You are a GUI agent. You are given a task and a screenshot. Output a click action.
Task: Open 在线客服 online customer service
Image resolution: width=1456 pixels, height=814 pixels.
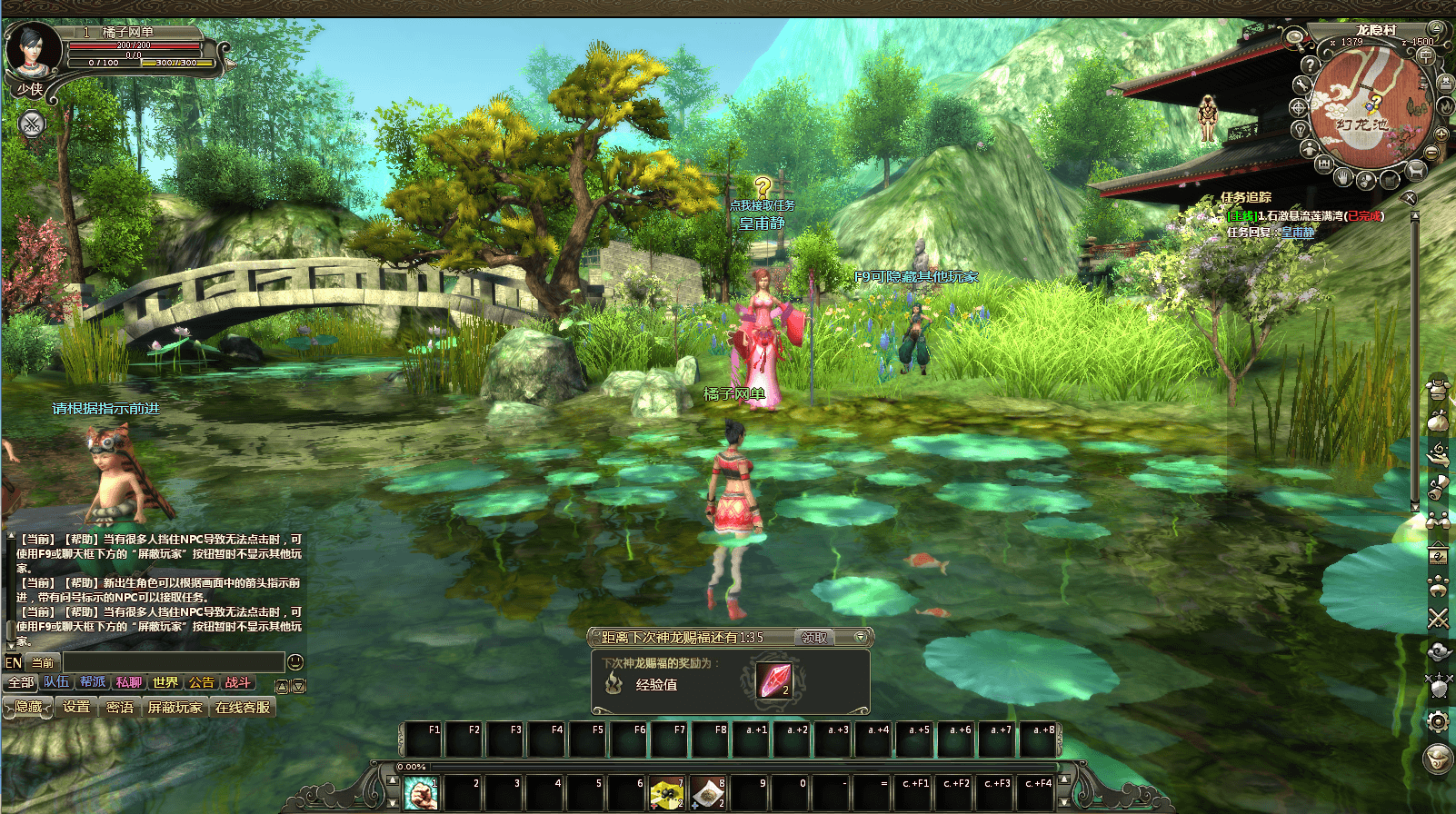(243, 707)
